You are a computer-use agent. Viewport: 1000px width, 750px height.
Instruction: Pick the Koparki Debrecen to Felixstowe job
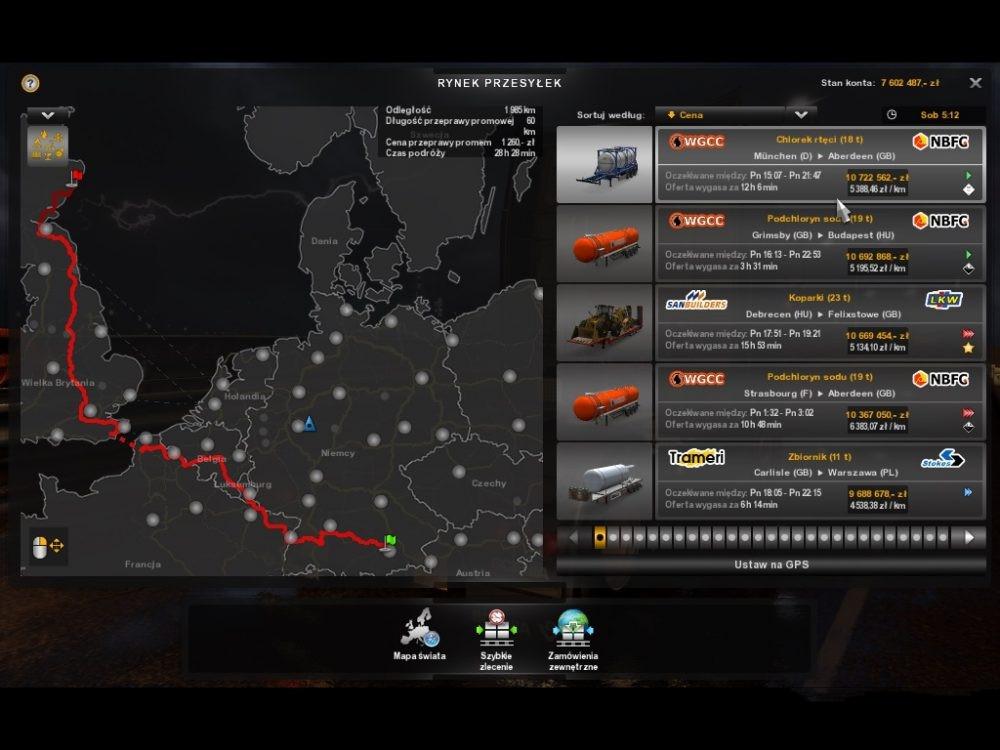tap(819, 322)
